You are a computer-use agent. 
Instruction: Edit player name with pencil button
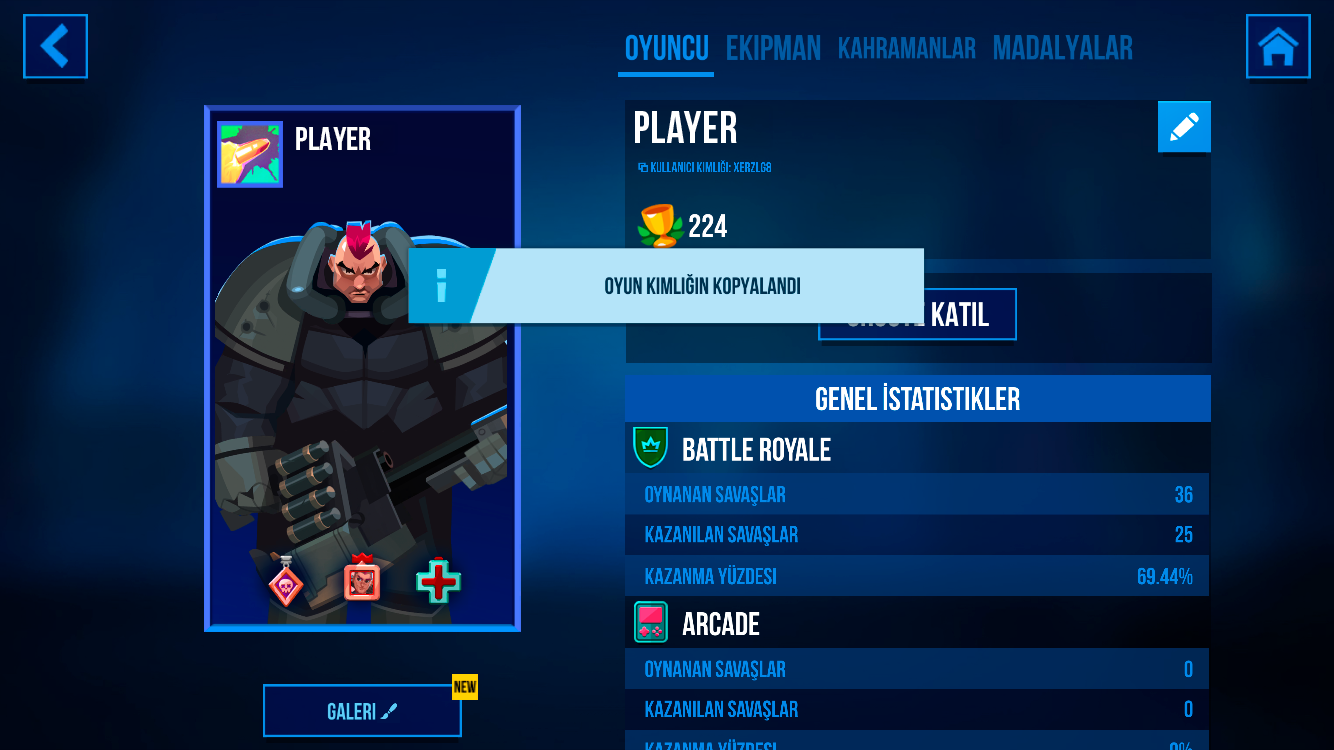click(1184, 127)
